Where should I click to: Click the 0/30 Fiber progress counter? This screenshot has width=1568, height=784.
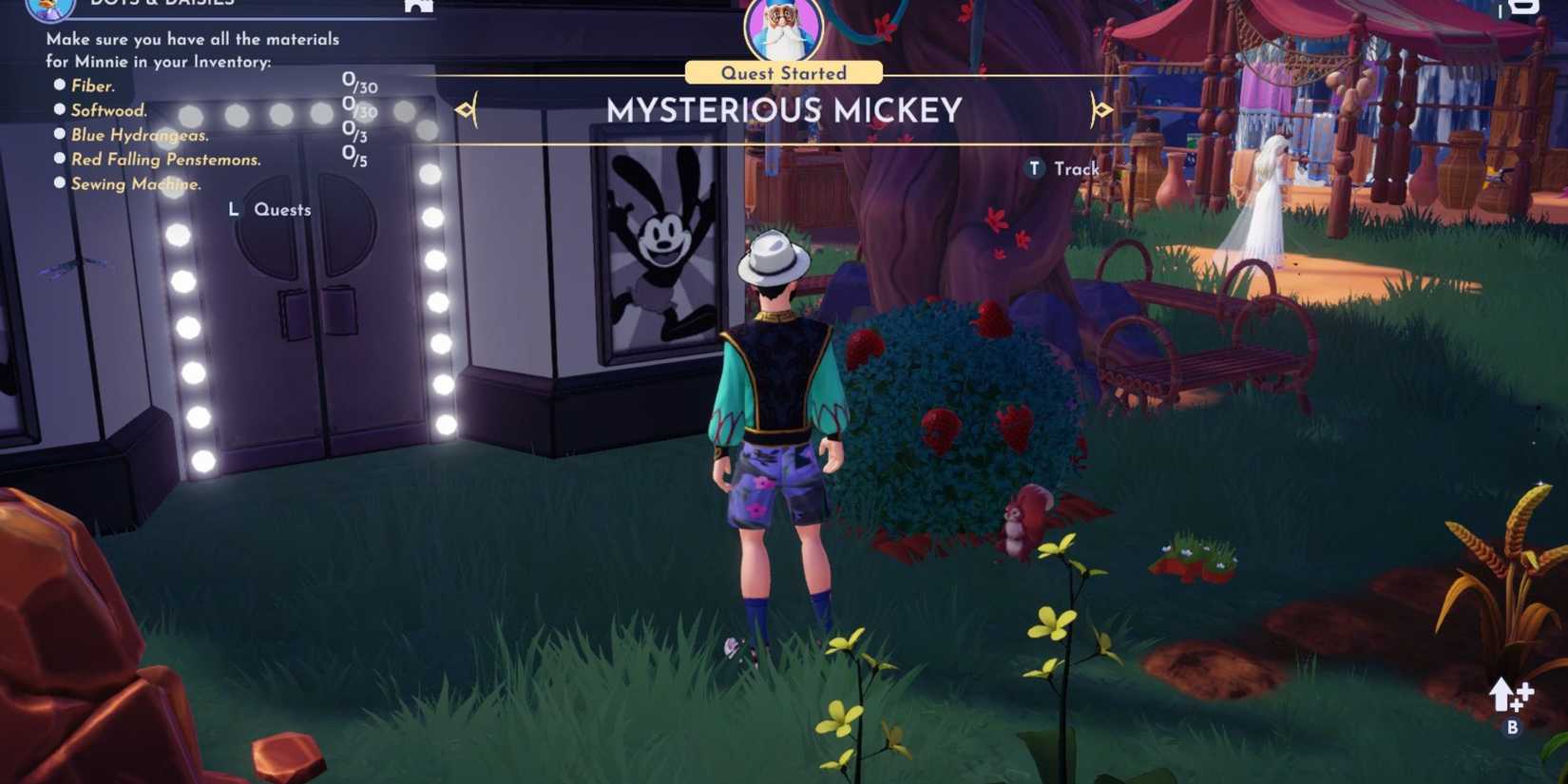[x=359, y=82]
